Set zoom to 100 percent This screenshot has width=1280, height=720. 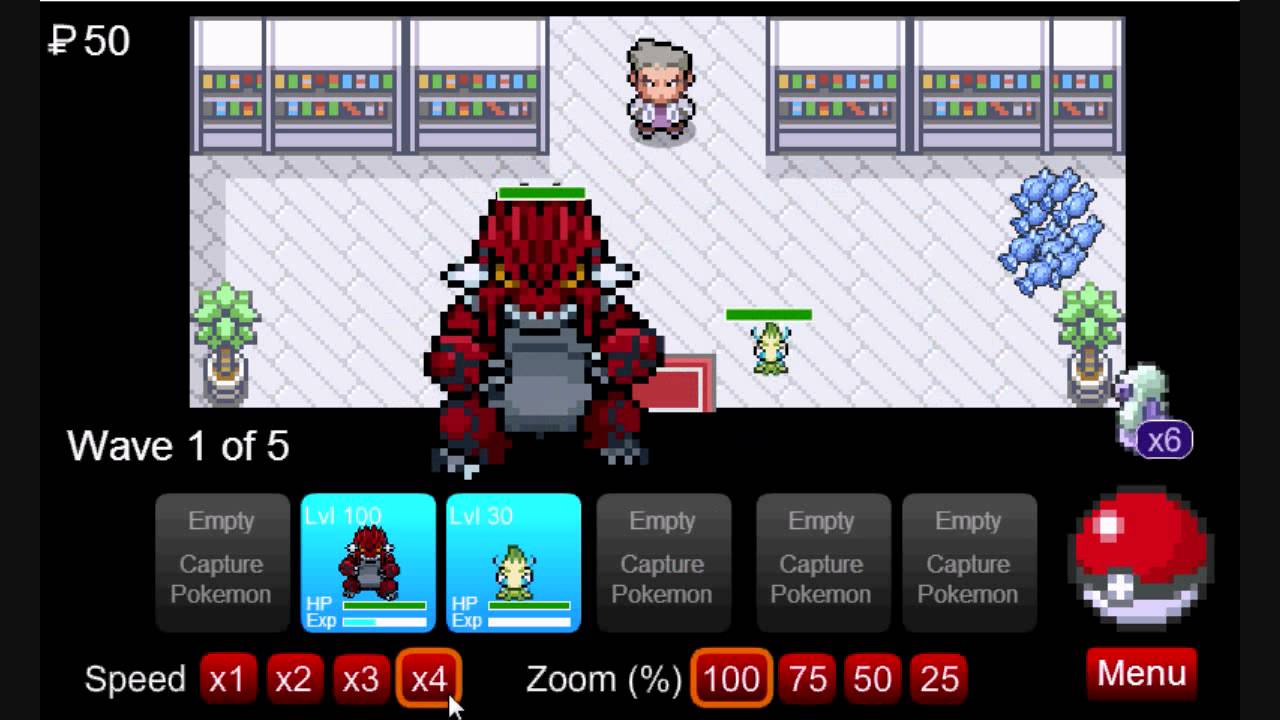tap(731, 679)
